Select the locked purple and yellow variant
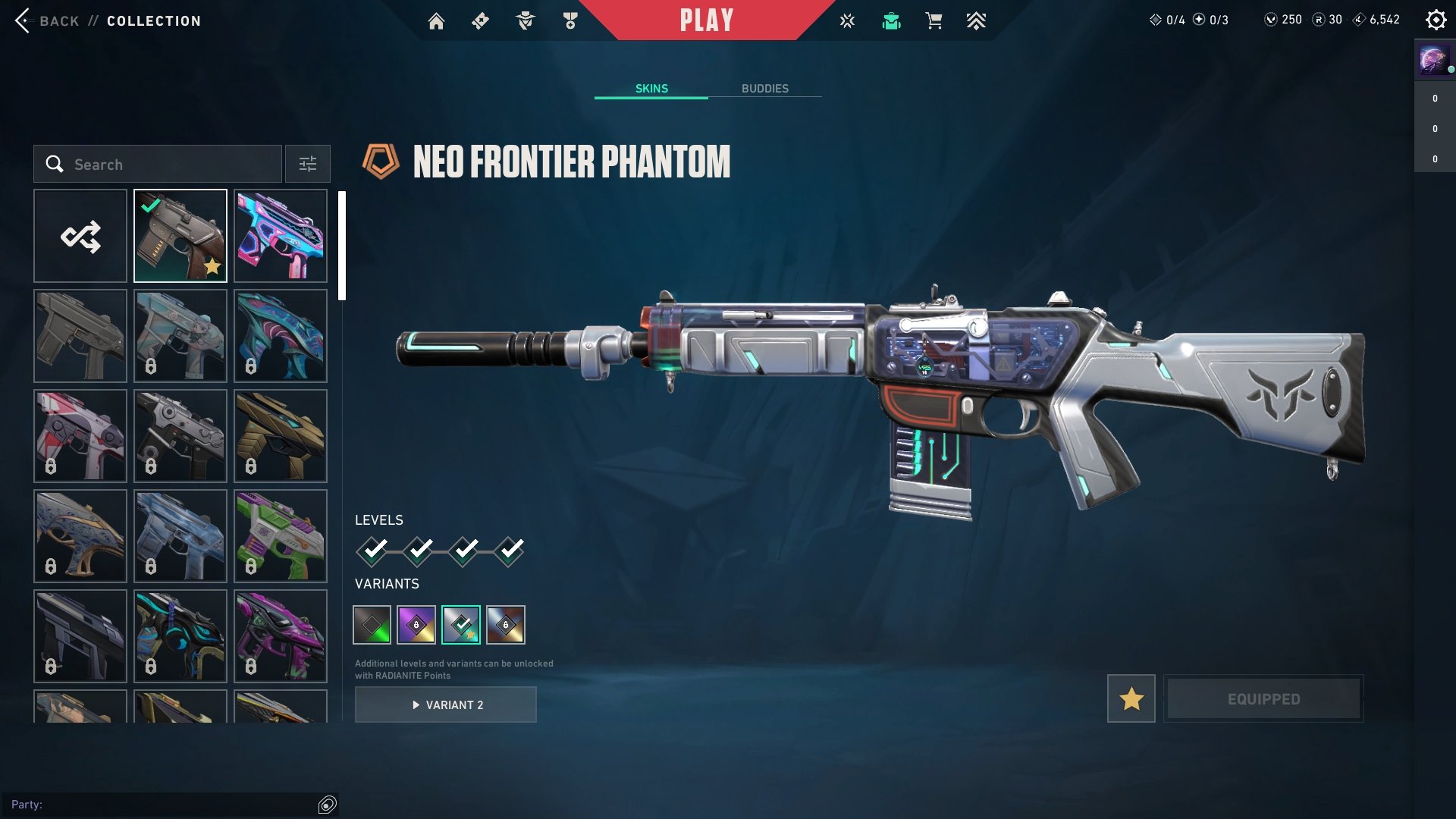Screen dimensions: 1456x819 coord(416,625)
